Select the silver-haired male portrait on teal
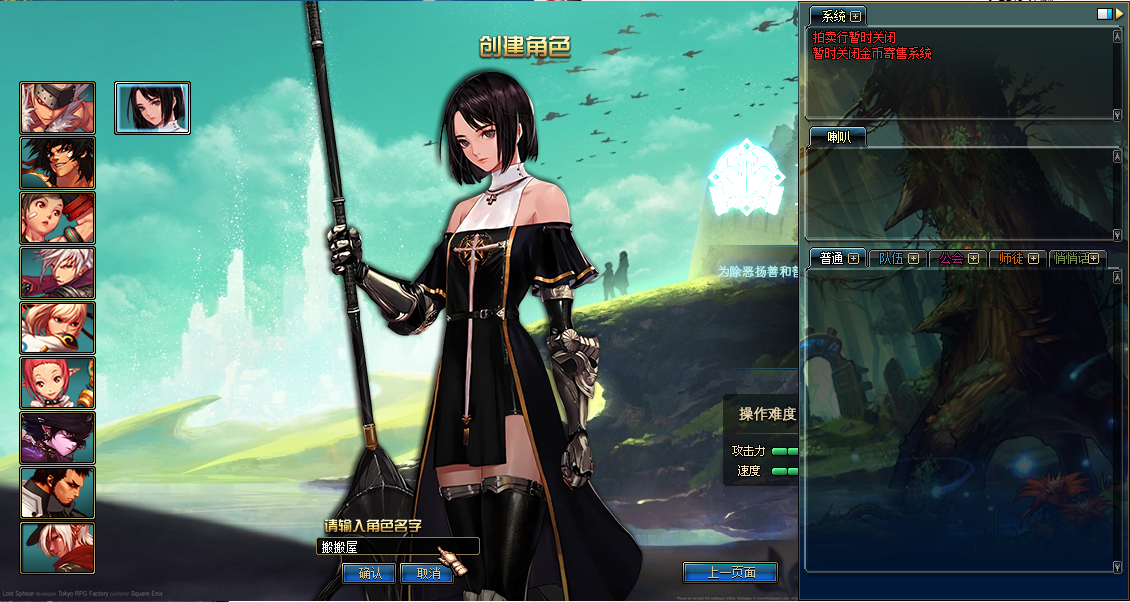The height and width of the screenshot is (602, 1130). click(58, 273)
